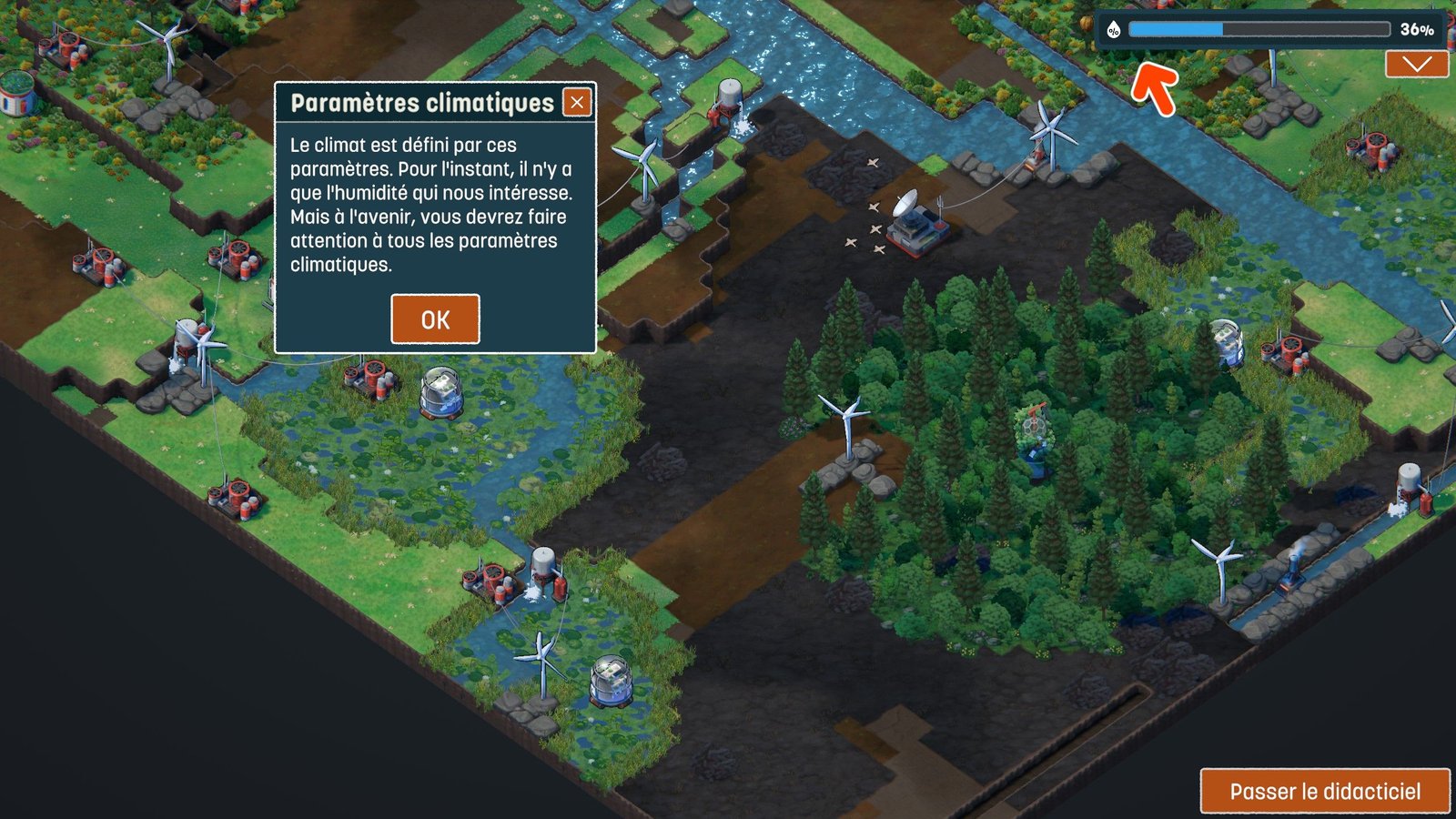Close the Paramètres climatiques popup
Image resolution: width=1456 pixels, height=819 pixels.
click(x=577, y=103)
